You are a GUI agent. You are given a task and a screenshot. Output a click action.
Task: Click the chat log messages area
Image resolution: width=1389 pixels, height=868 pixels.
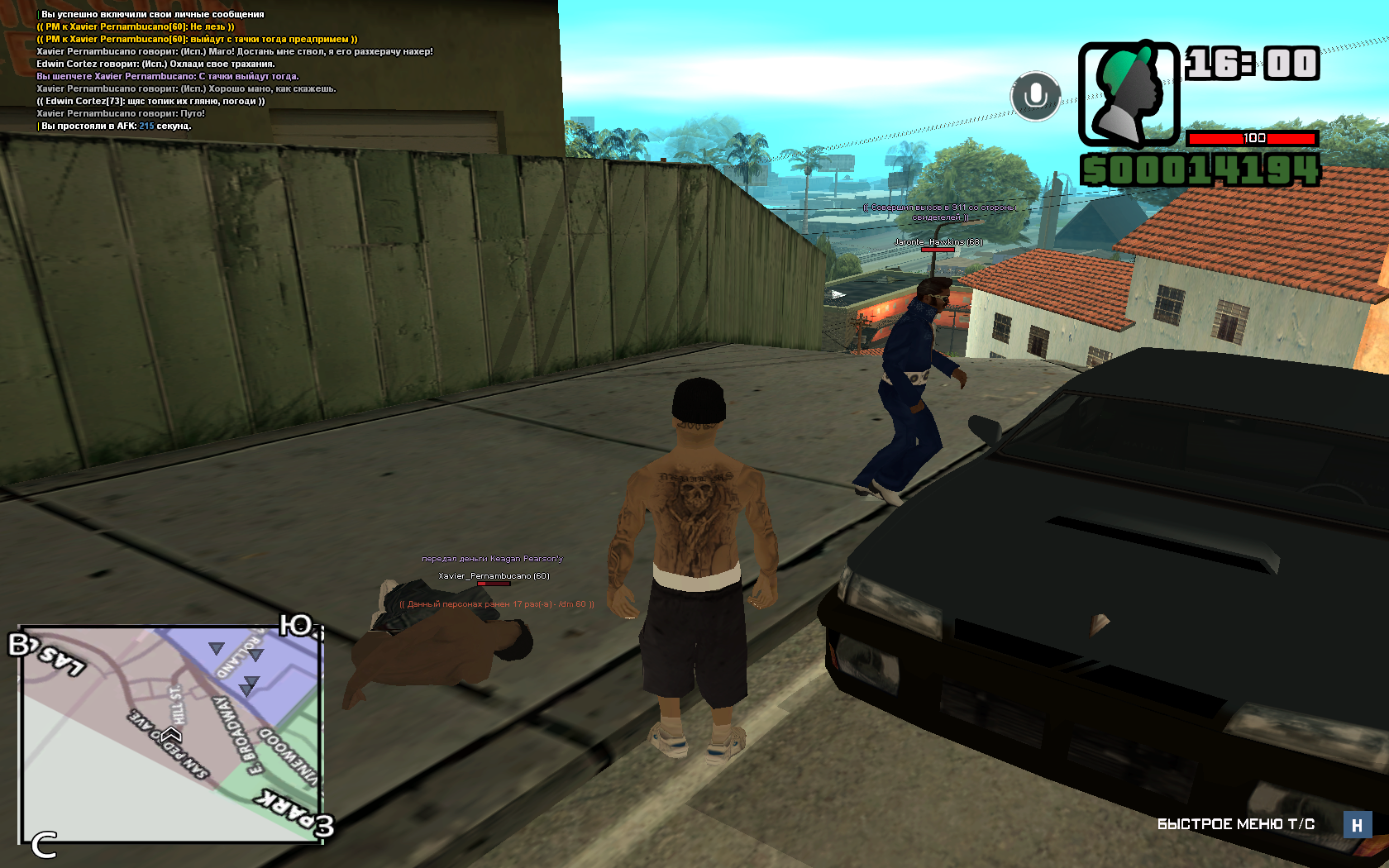[235, 70]
